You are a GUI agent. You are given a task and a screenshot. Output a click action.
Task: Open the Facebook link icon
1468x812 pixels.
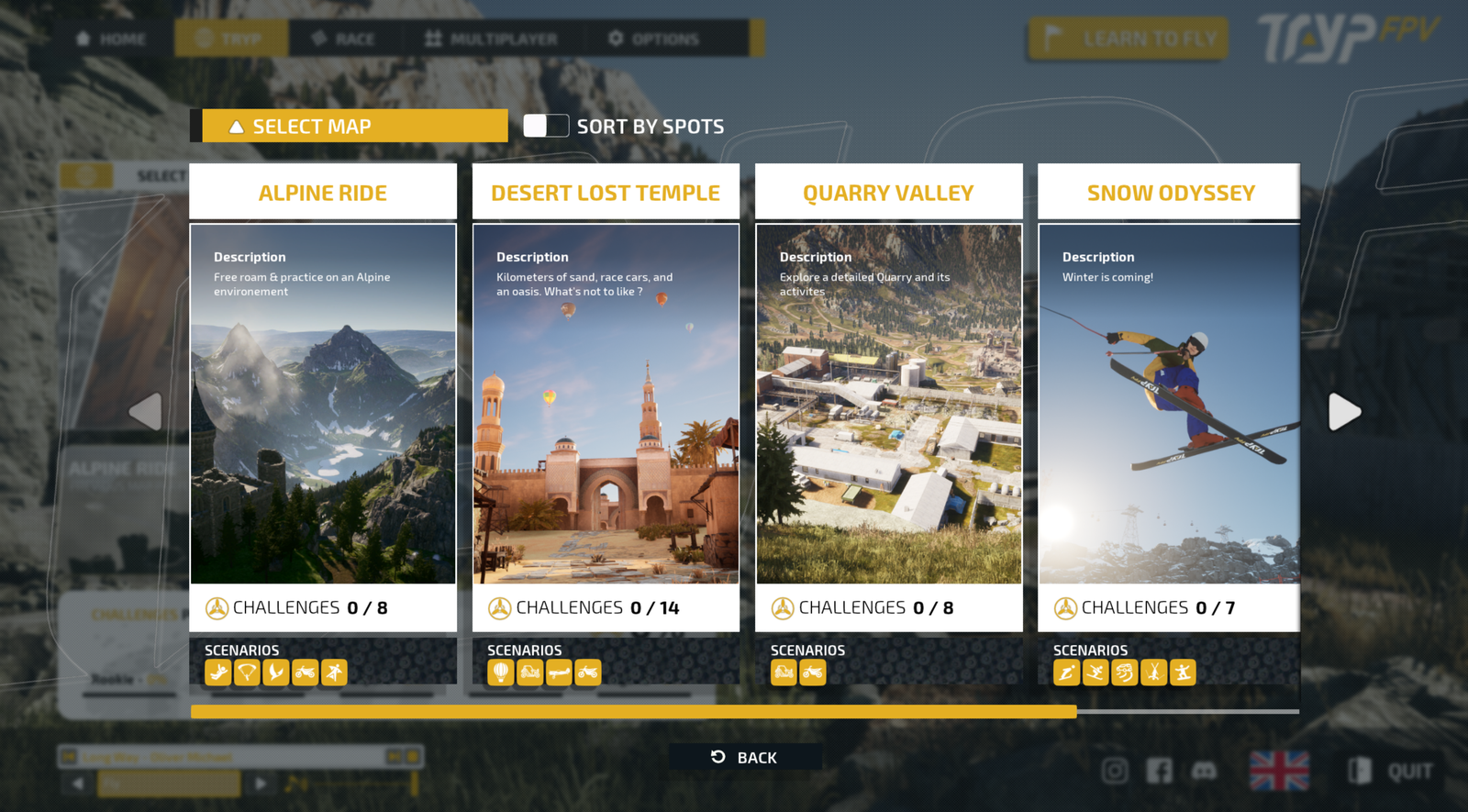click(x=1159, y=771)
